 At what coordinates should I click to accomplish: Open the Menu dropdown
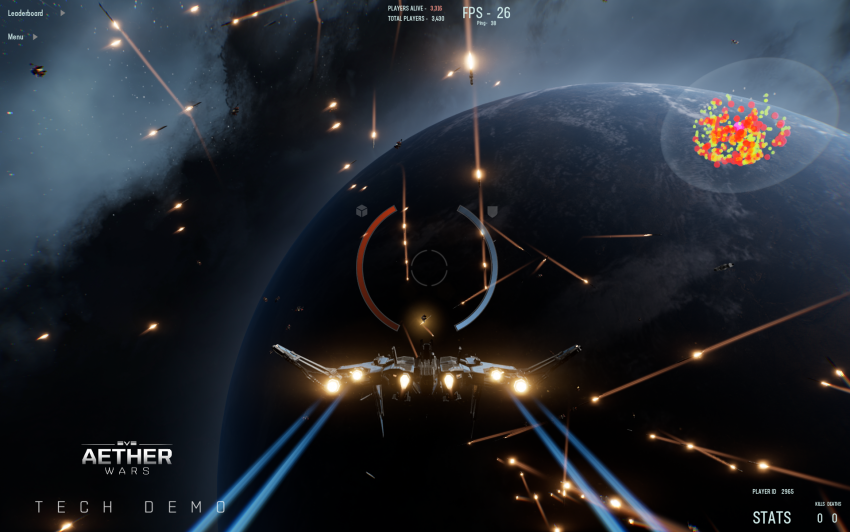(20, 37)
